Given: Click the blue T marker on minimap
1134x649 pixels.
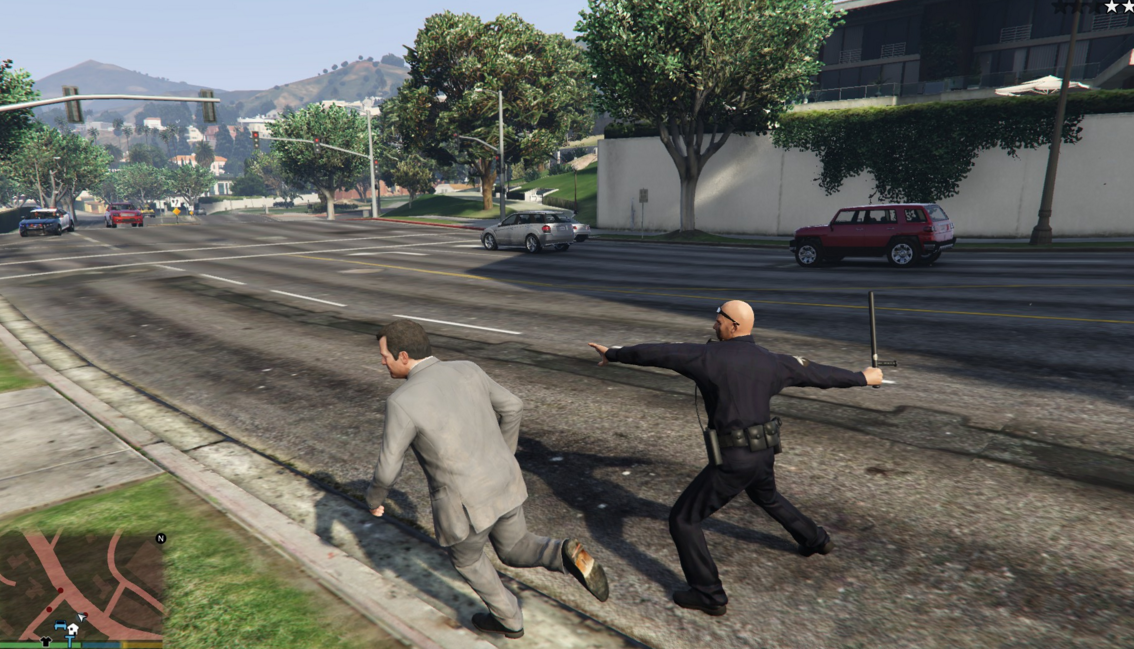Looking at the screenshot, I should pos(70,641).
